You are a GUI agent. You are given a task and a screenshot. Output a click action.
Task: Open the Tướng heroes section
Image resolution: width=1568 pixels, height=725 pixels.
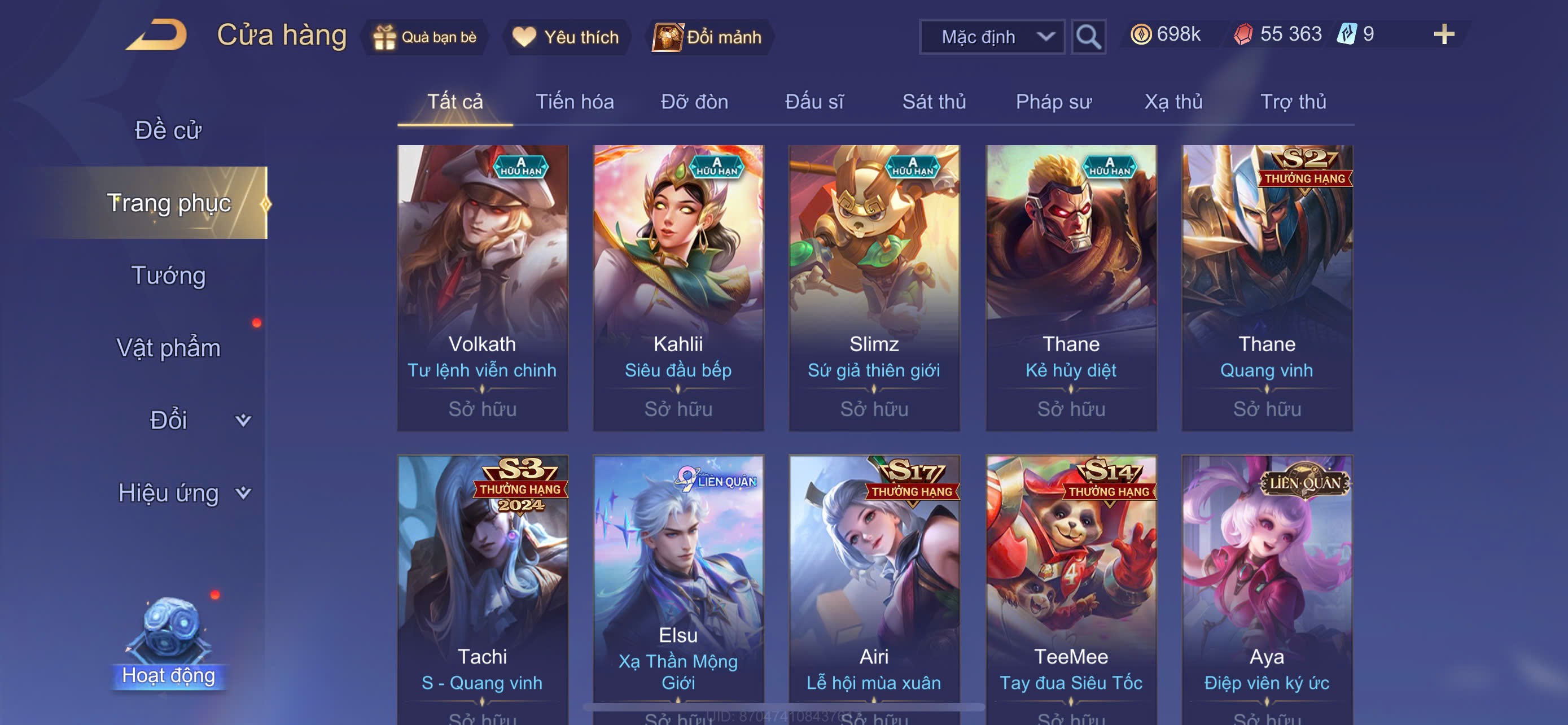point(168,275)
